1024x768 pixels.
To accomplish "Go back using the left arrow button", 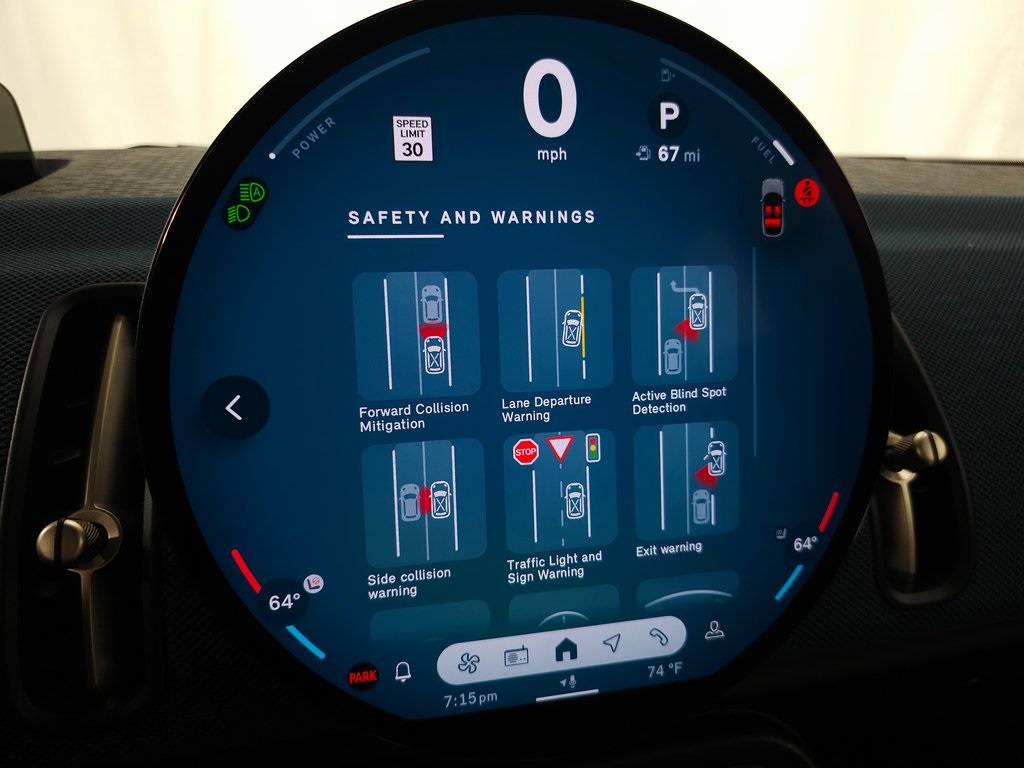I will click(x=235, y=407).
